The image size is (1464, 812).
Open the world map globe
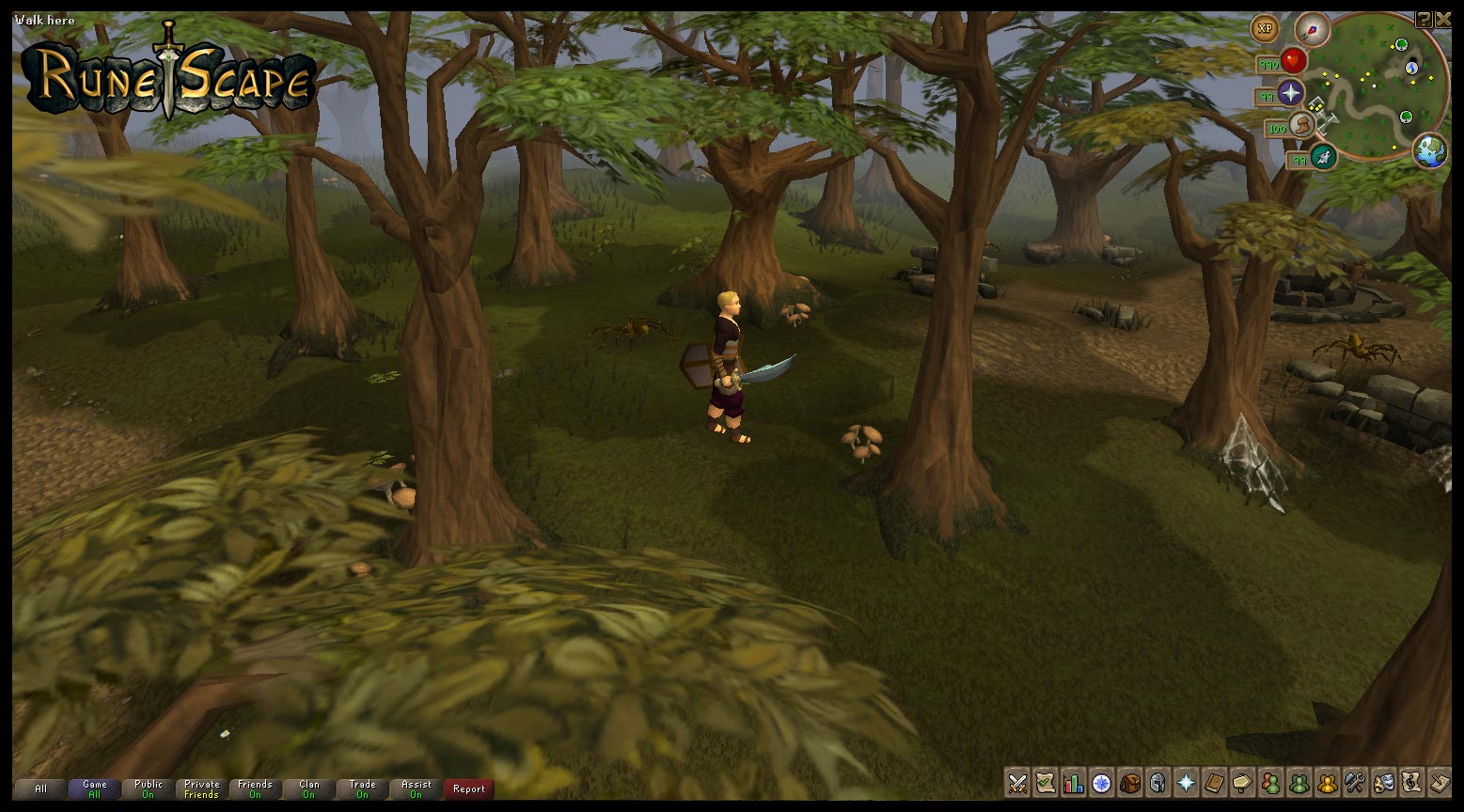[1429, 150]
